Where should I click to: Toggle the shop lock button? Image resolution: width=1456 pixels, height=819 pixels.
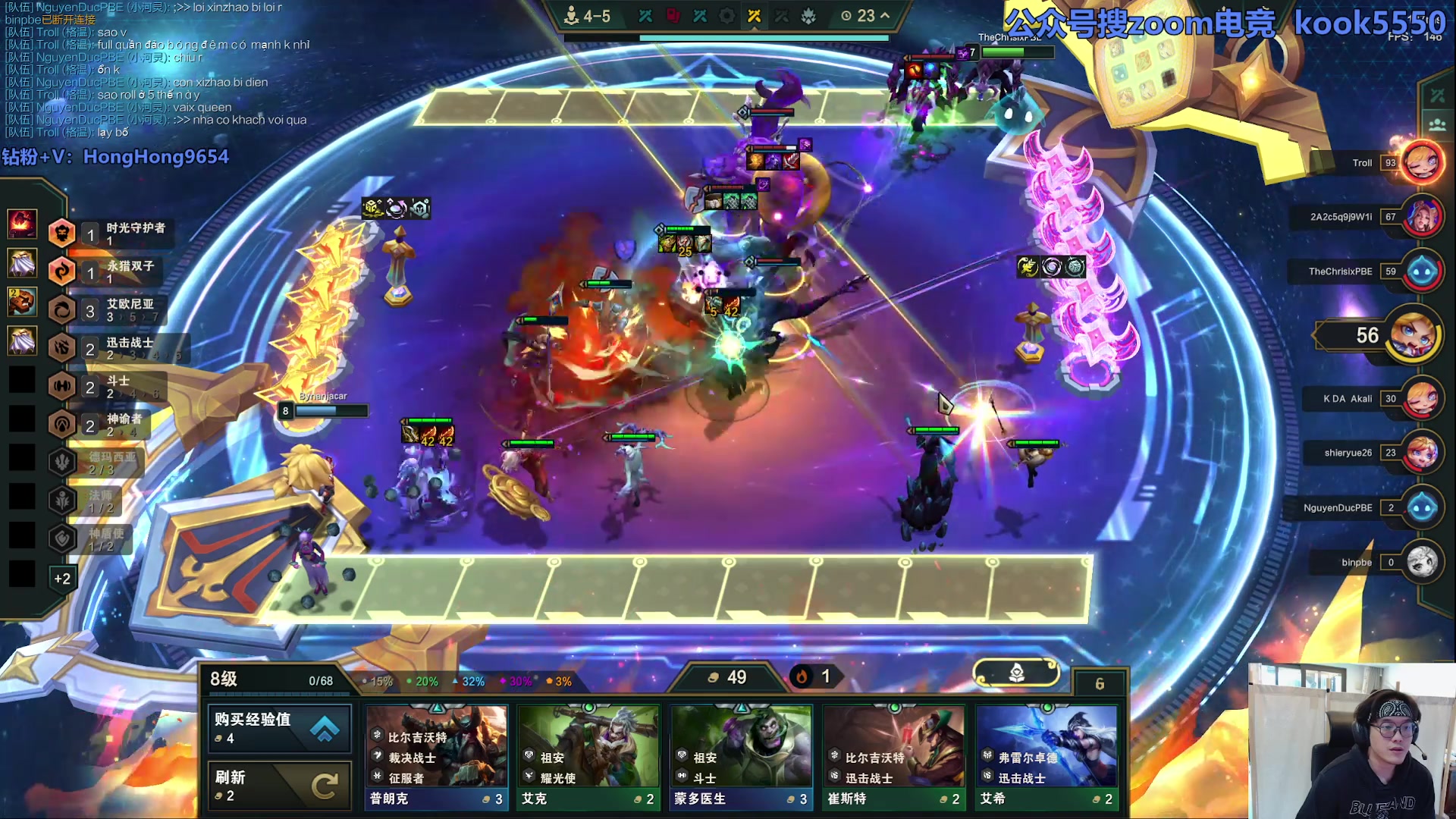click(1016, 673)
